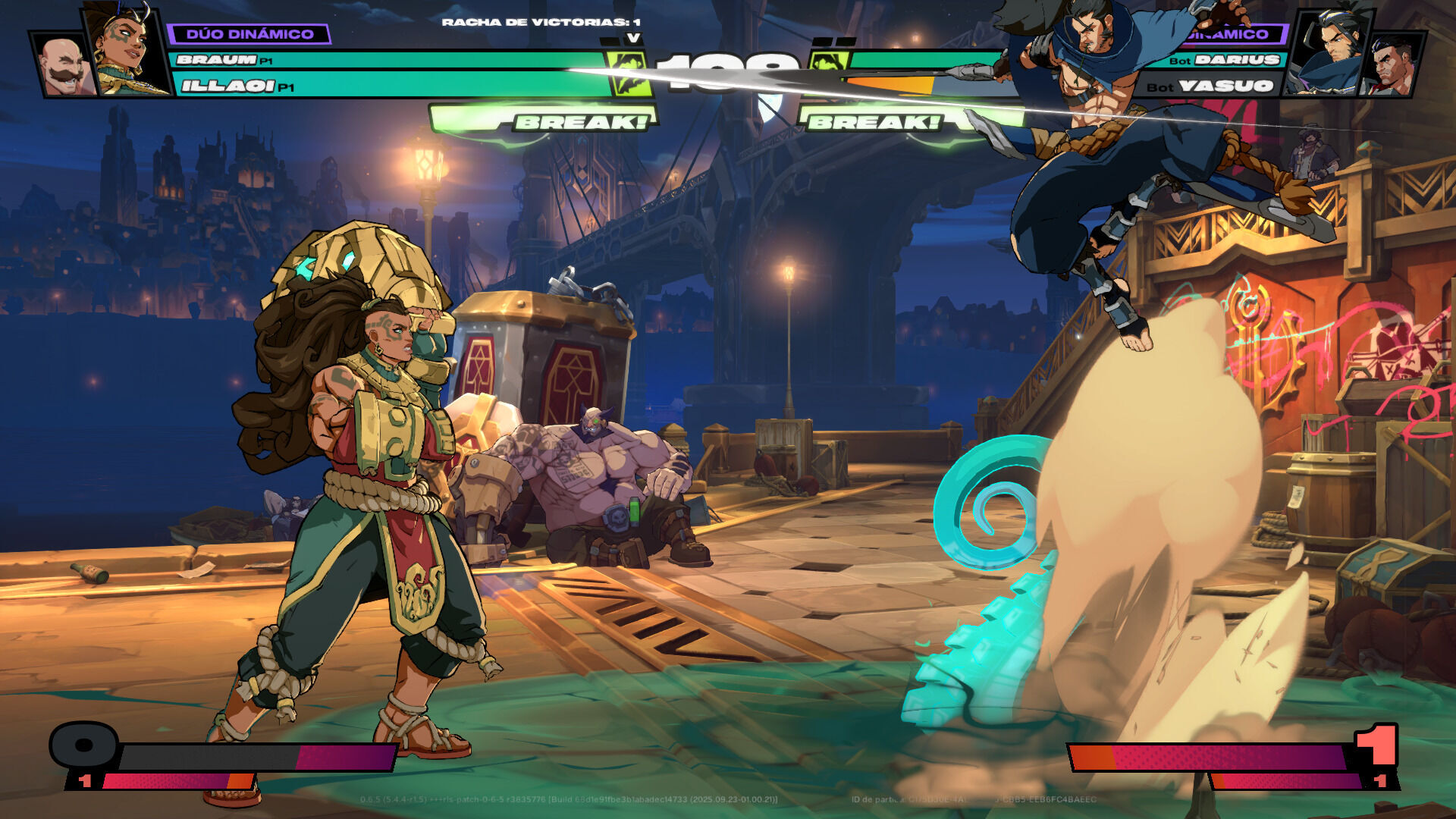This screenshot has width=1456, height=819.
Task: Select Darius's character portrait
Action: (x=1394, y=65)
